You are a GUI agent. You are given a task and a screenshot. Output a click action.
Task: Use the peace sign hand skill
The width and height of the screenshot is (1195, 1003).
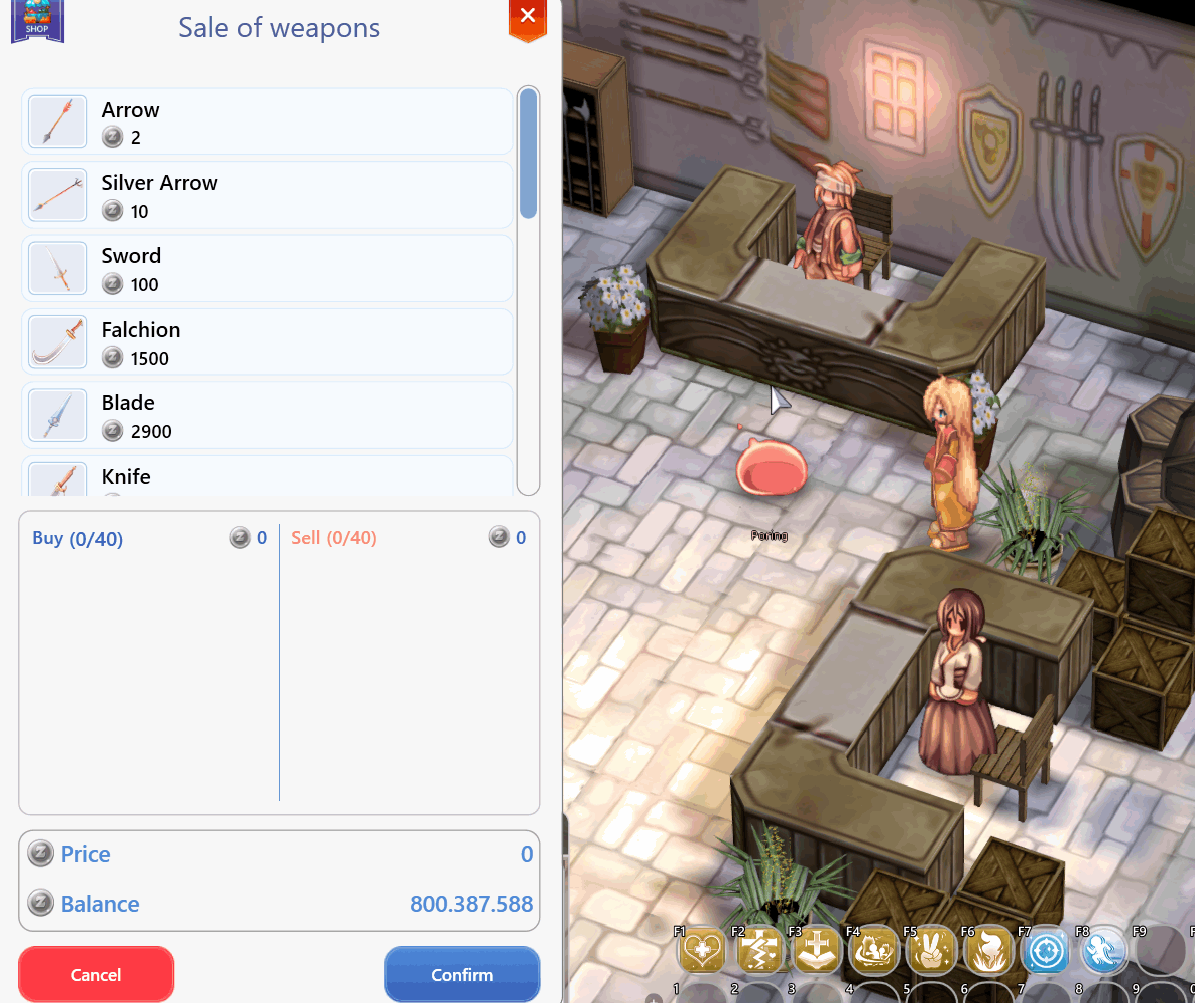pyautogui.click(x=931, y=950)
